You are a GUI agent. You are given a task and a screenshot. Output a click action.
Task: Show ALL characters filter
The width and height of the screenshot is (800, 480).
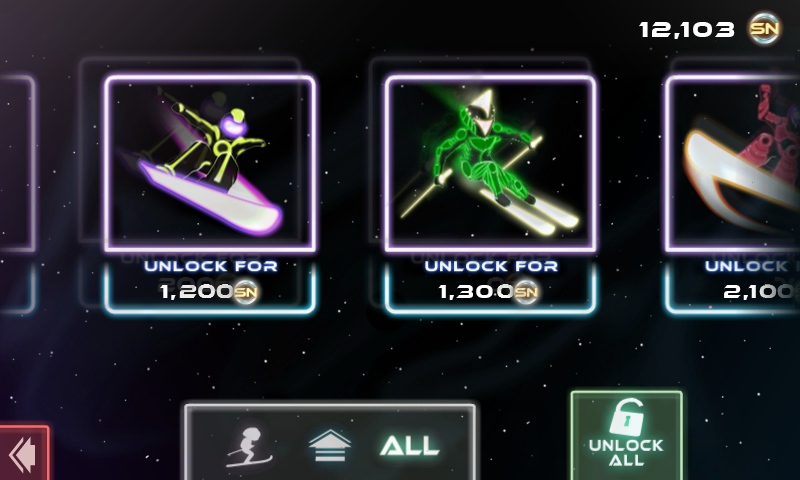tap(409, 446)
